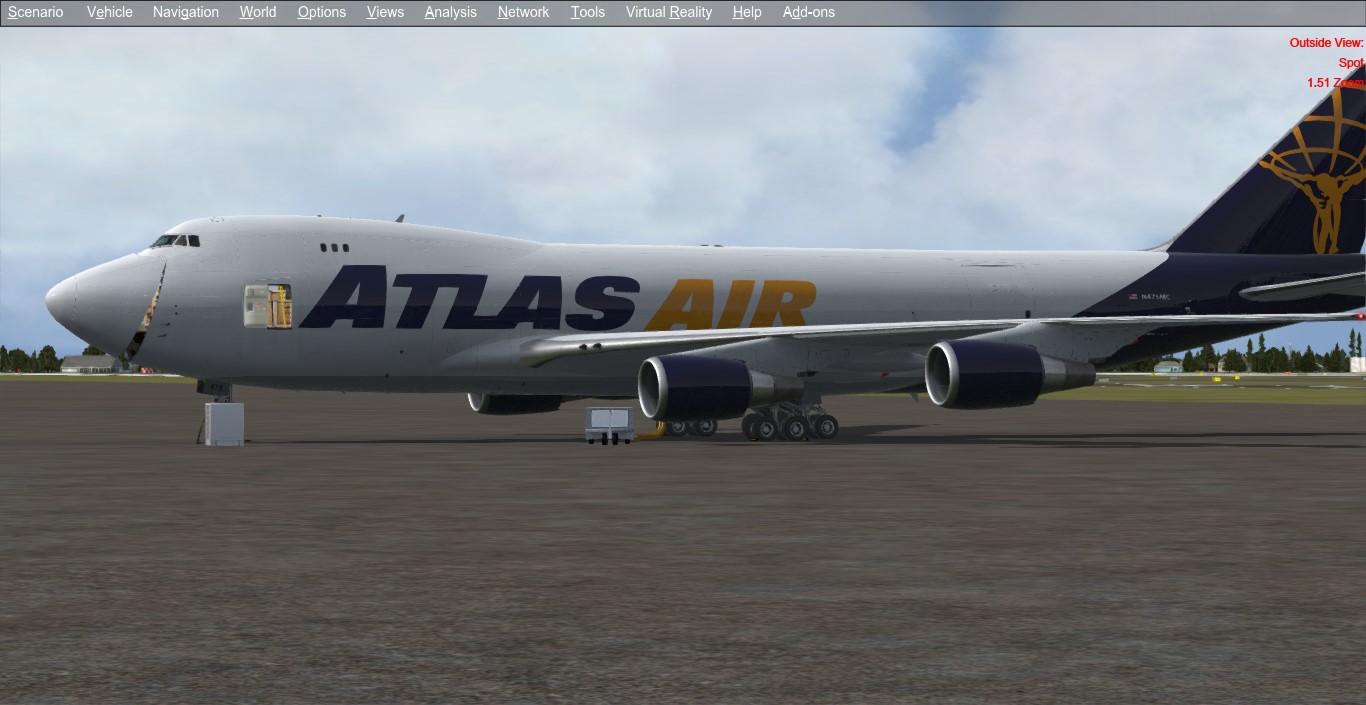Select the Network menu
1366x705 pixels.
523,12
